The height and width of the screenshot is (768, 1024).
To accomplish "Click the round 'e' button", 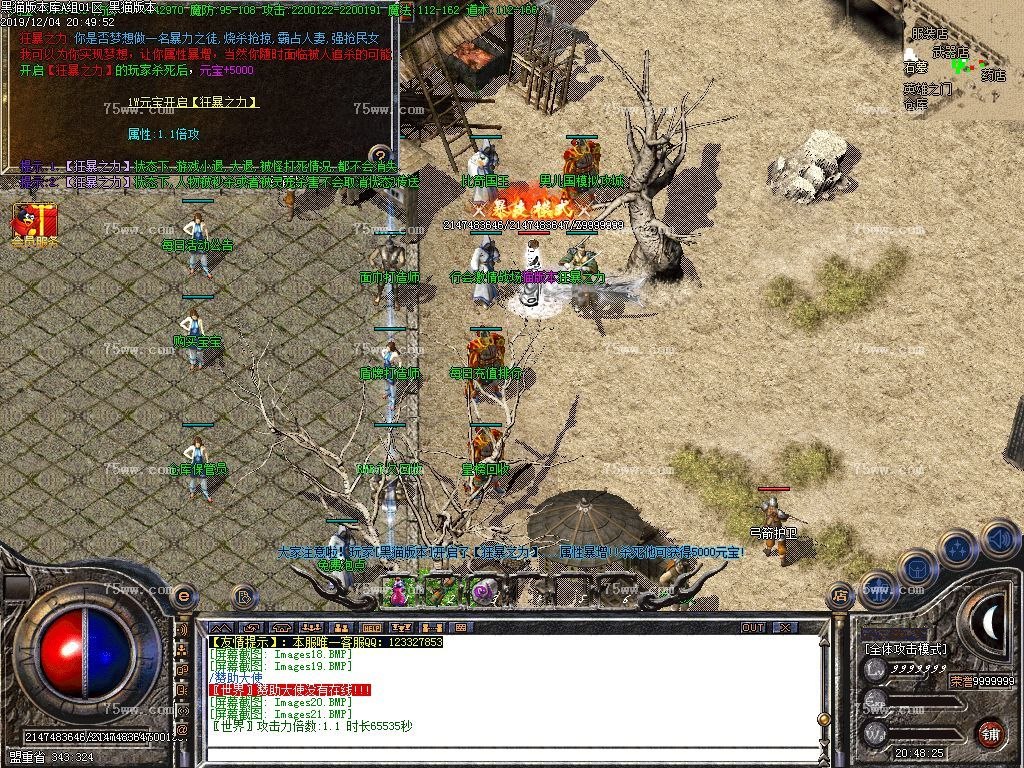I will (x=183, y=595).
